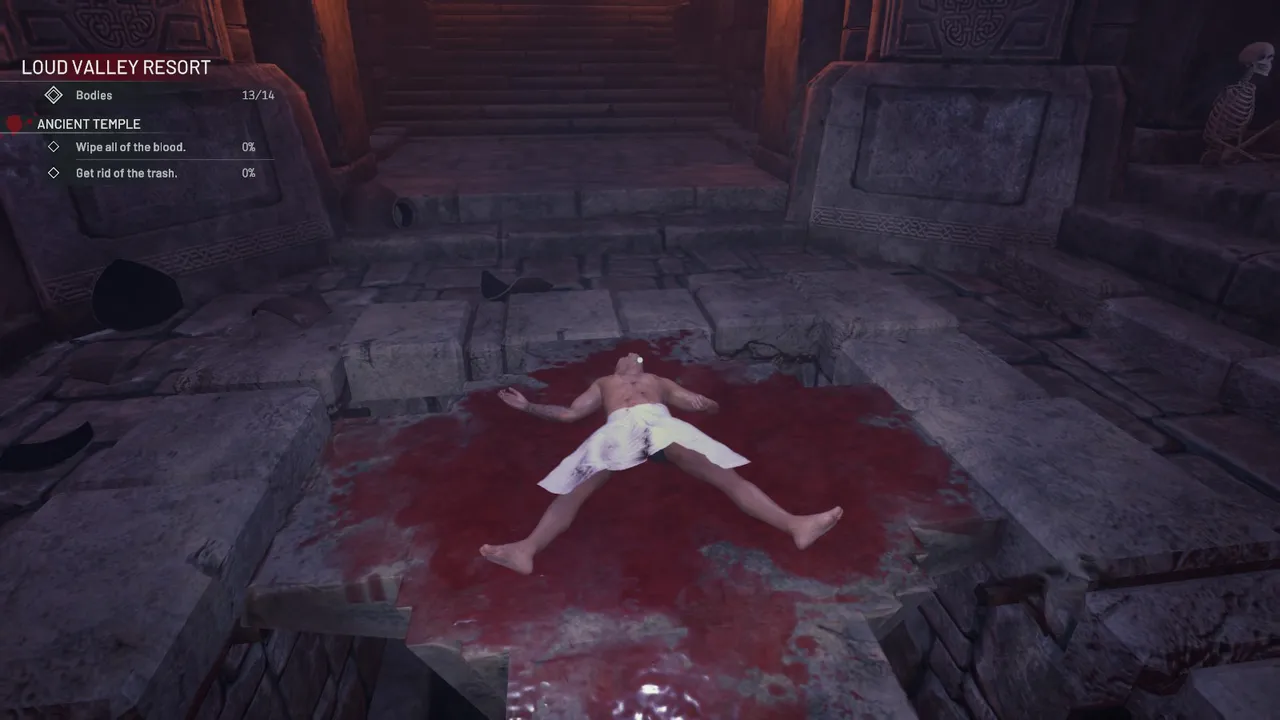Click the ANCIENT TEMPLE section header
This screenshot has height=720, width=1280.
click(87, 123)
